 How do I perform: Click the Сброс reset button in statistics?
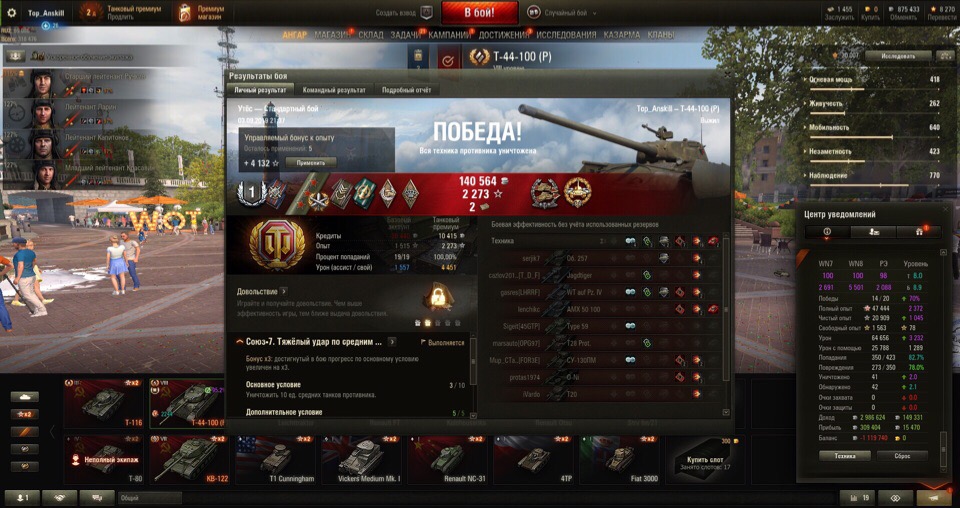pyautogui.click(x=902, y=455)
